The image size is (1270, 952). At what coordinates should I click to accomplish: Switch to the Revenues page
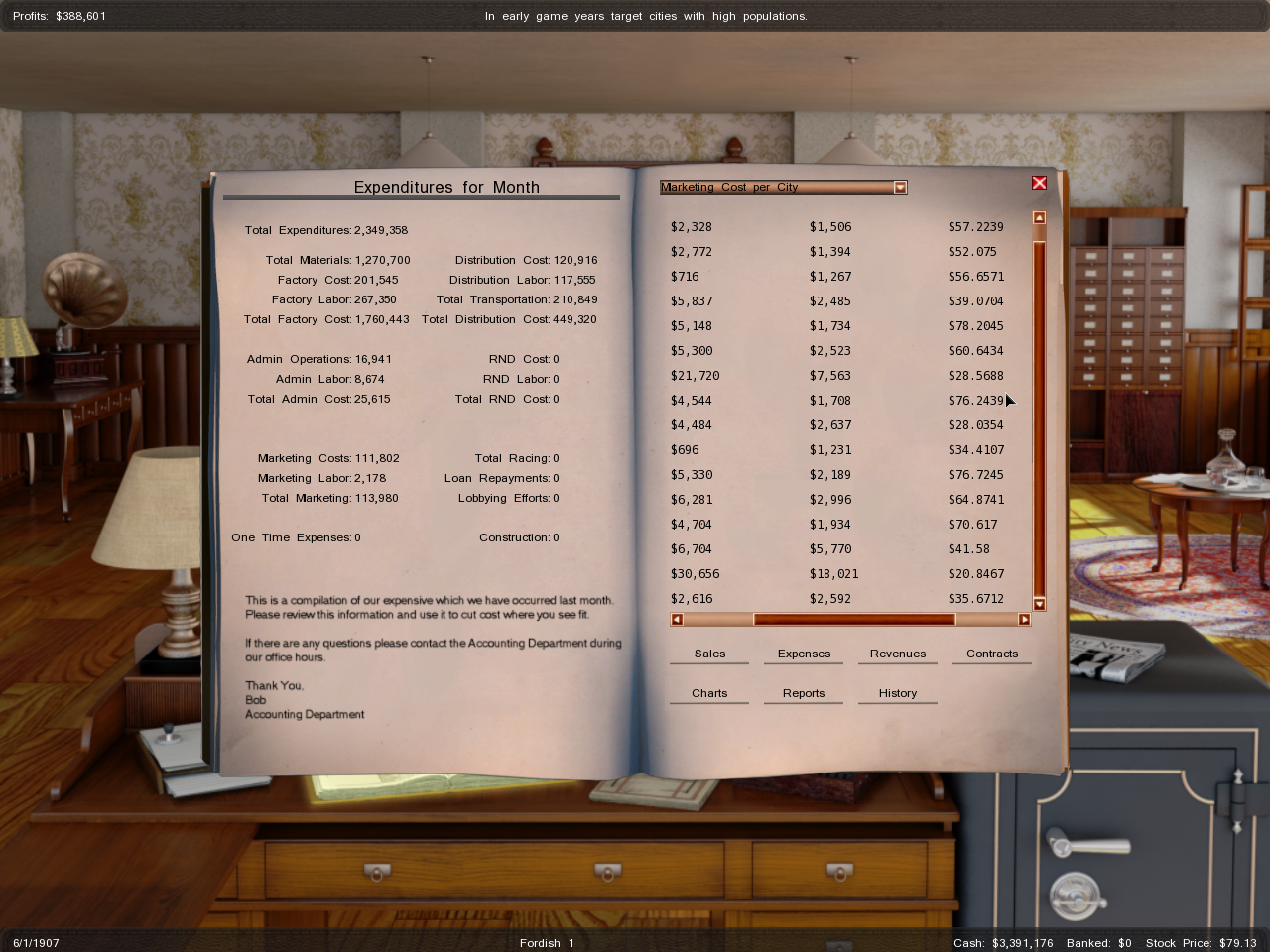[898, 654]
